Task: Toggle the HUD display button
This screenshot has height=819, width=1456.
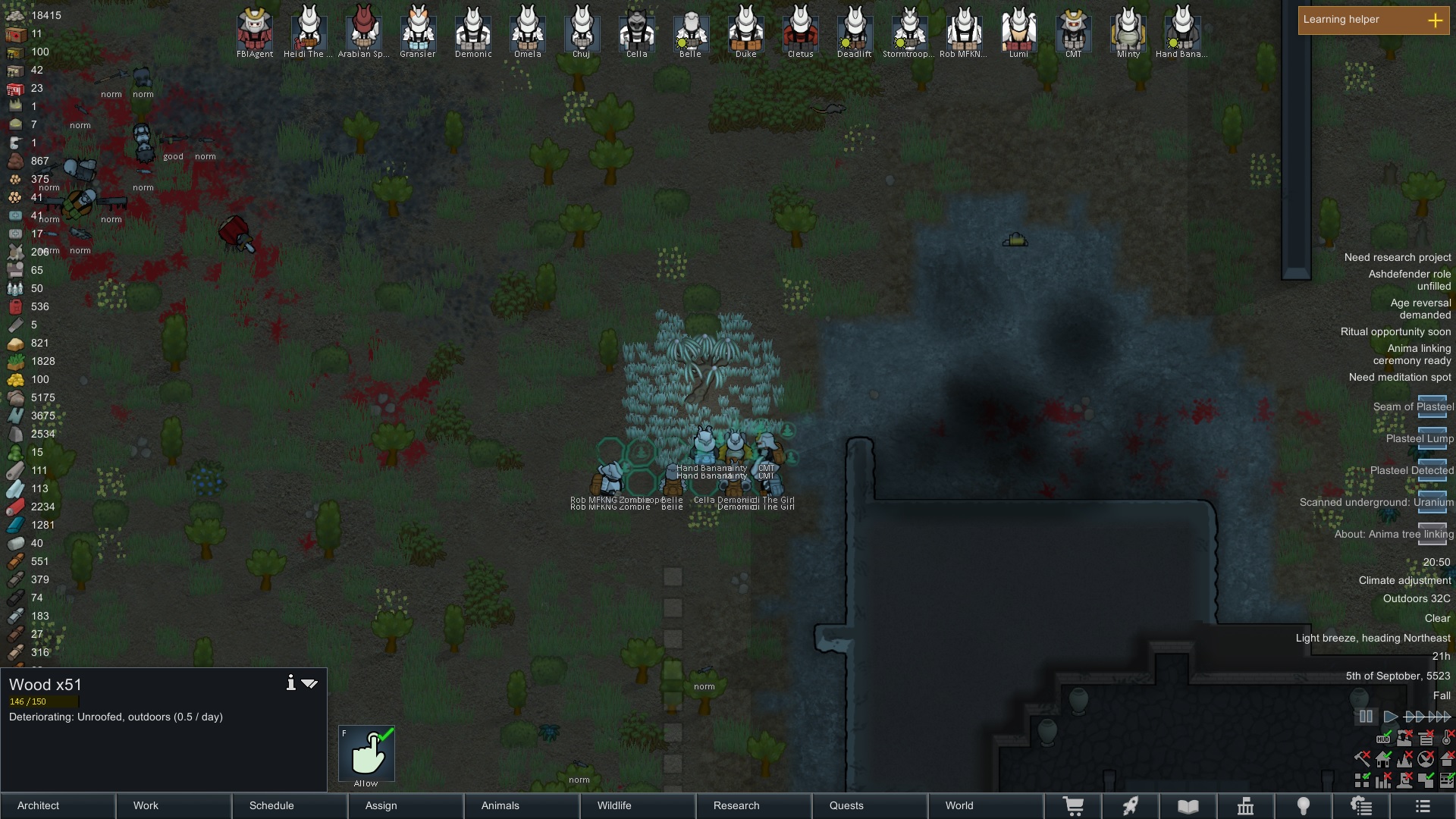Action: click(1383, 739)
